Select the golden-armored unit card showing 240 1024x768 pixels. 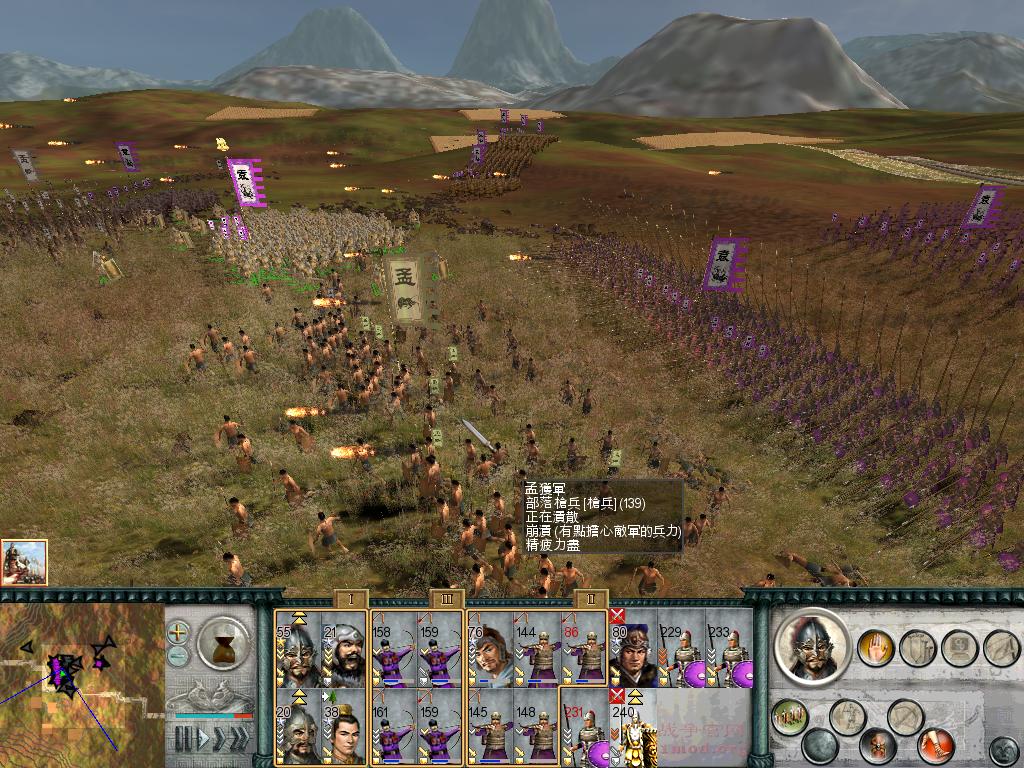(x=632, y=726)
